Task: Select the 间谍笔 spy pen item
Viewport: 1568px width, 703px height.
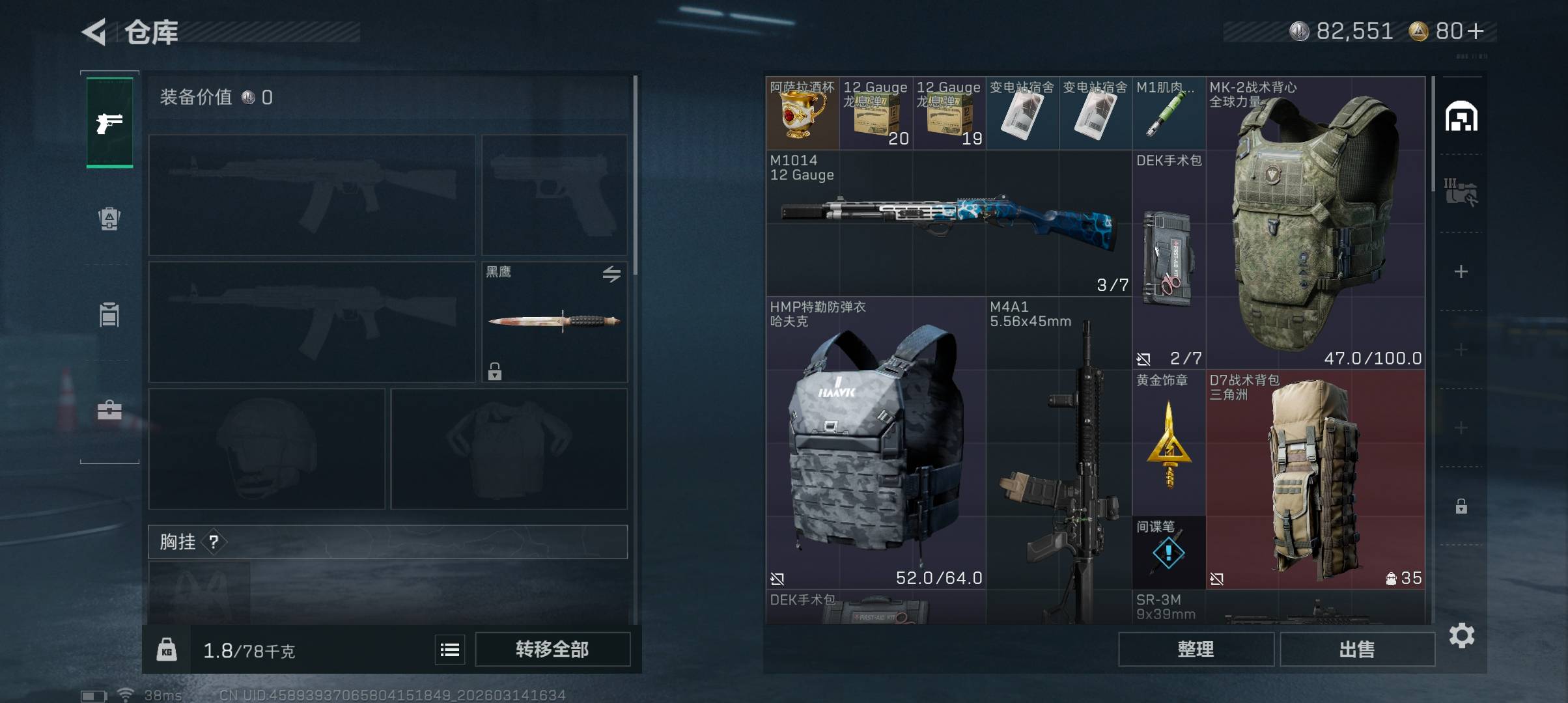Action: coord(1169,553)
